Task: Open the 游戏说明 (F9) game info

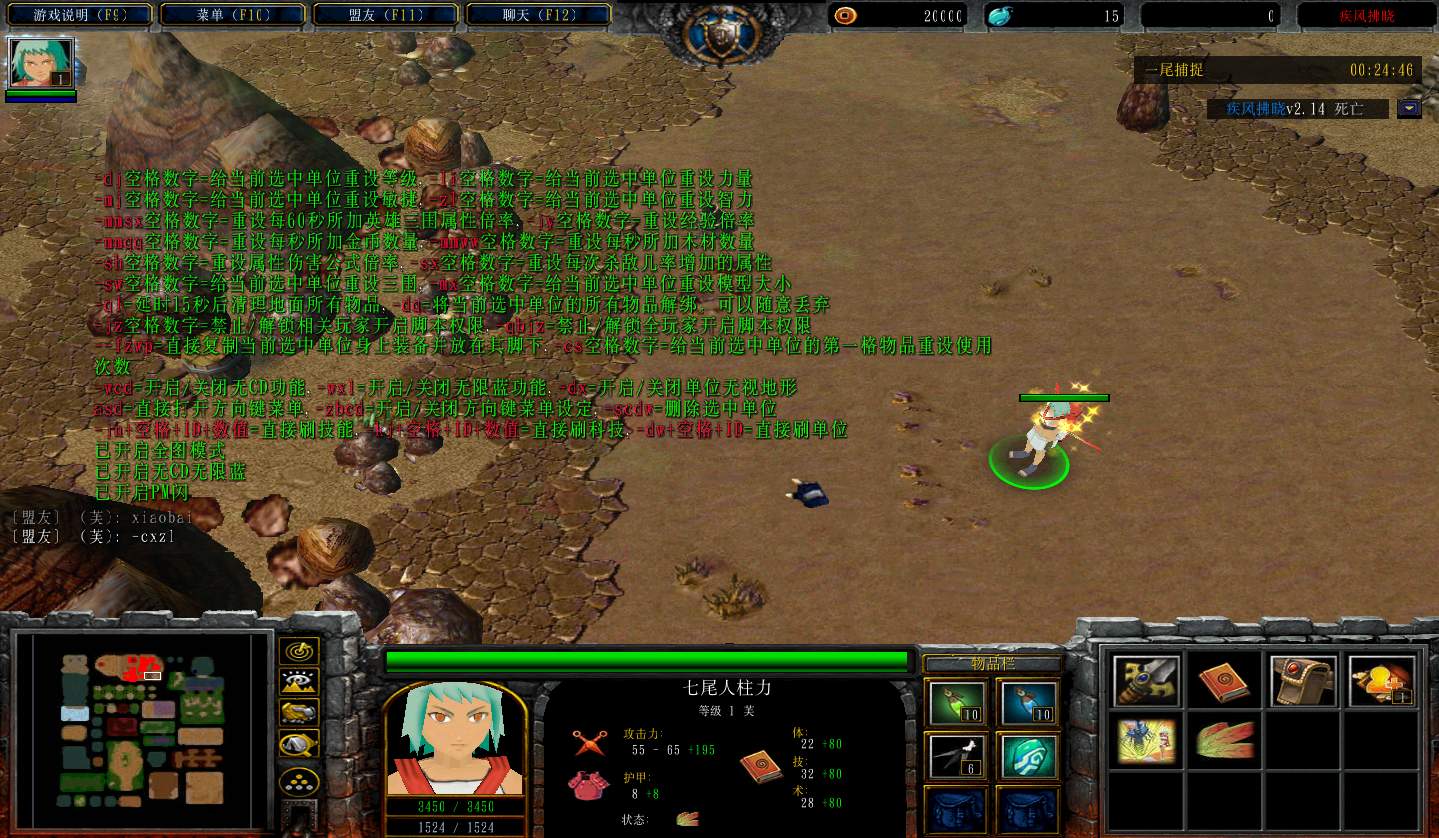Action: pyautogui.click(x=78, y=15)
